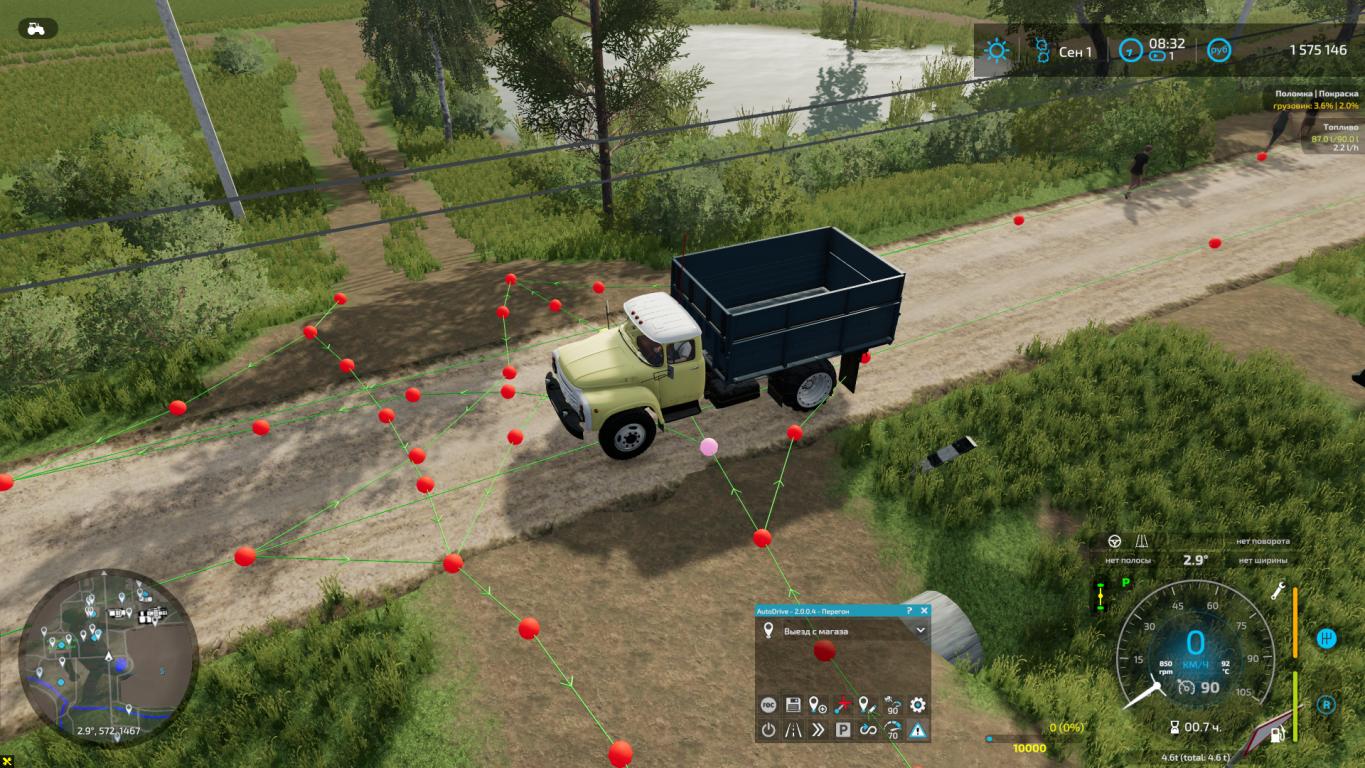Screen dimensions: 1365x768
Task: Click the floppy disk save icon
Action: tap(793, 705)
